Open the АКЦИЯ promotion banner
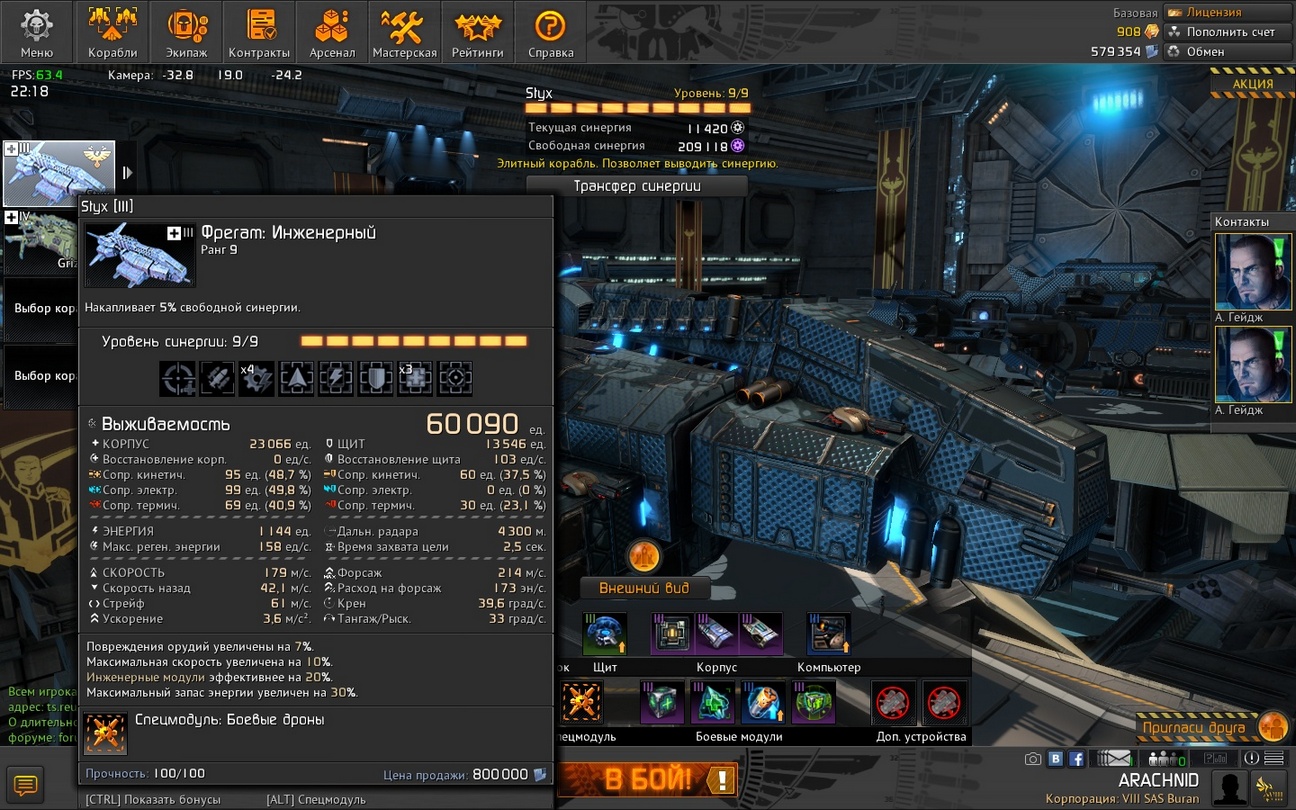The image size is (1296, 810). point(1252,84)
